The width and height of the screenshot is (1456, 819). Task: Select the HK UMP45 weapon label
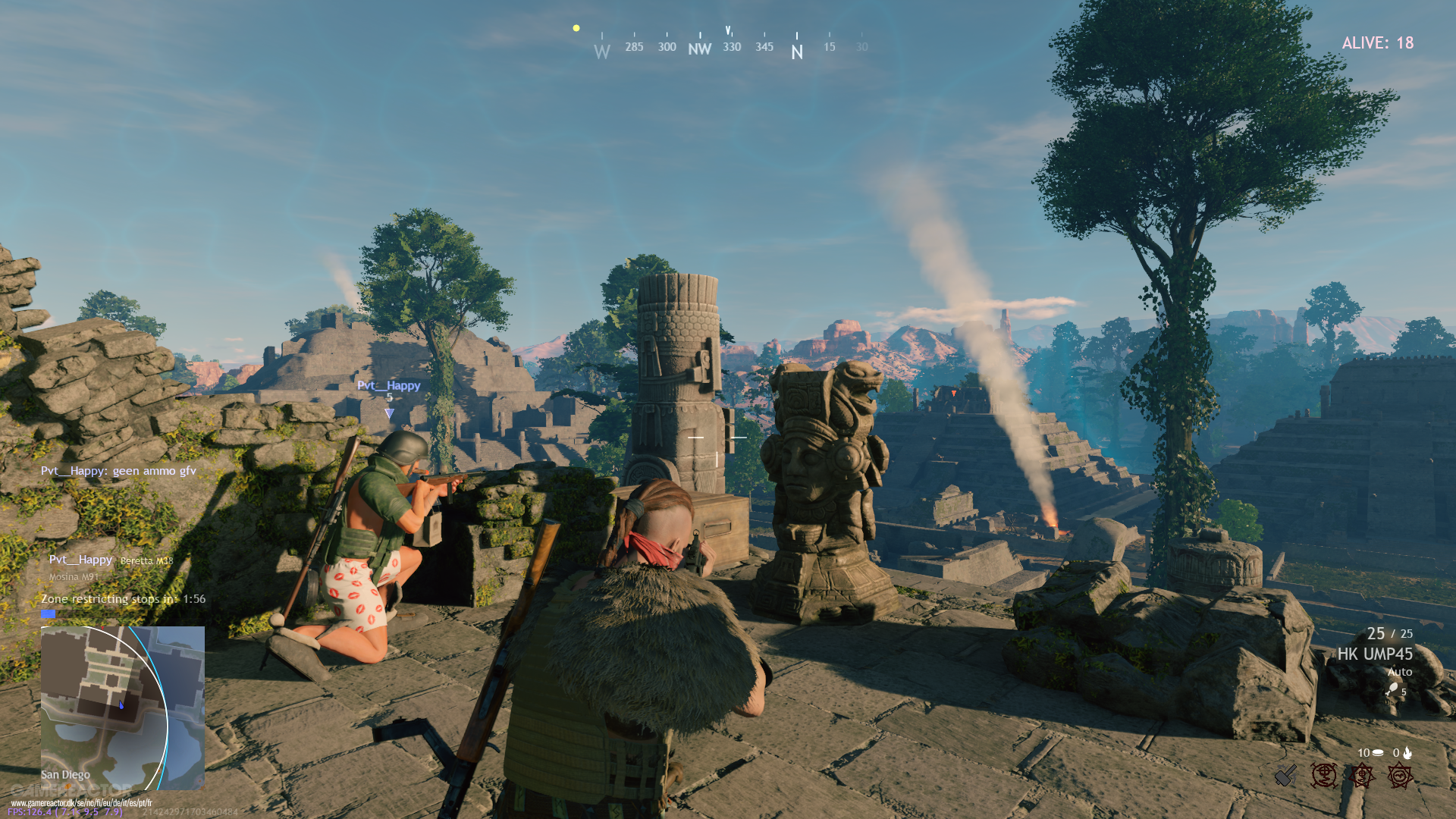click(1374, 654)
